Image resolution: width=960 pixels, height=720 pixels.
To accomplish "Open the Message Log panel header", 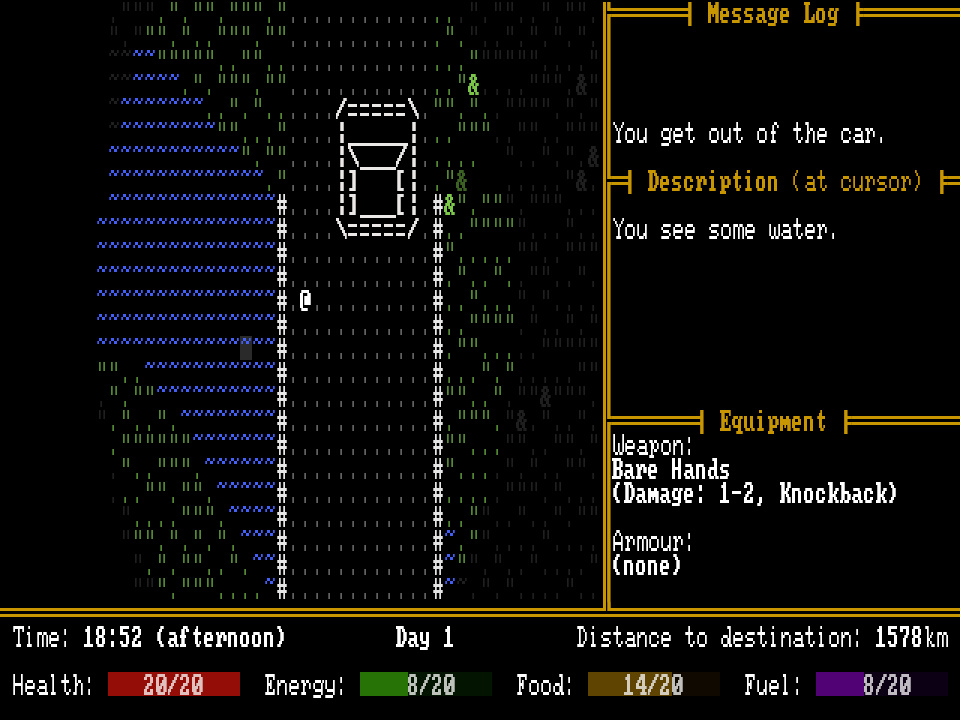I will point(772,14).
